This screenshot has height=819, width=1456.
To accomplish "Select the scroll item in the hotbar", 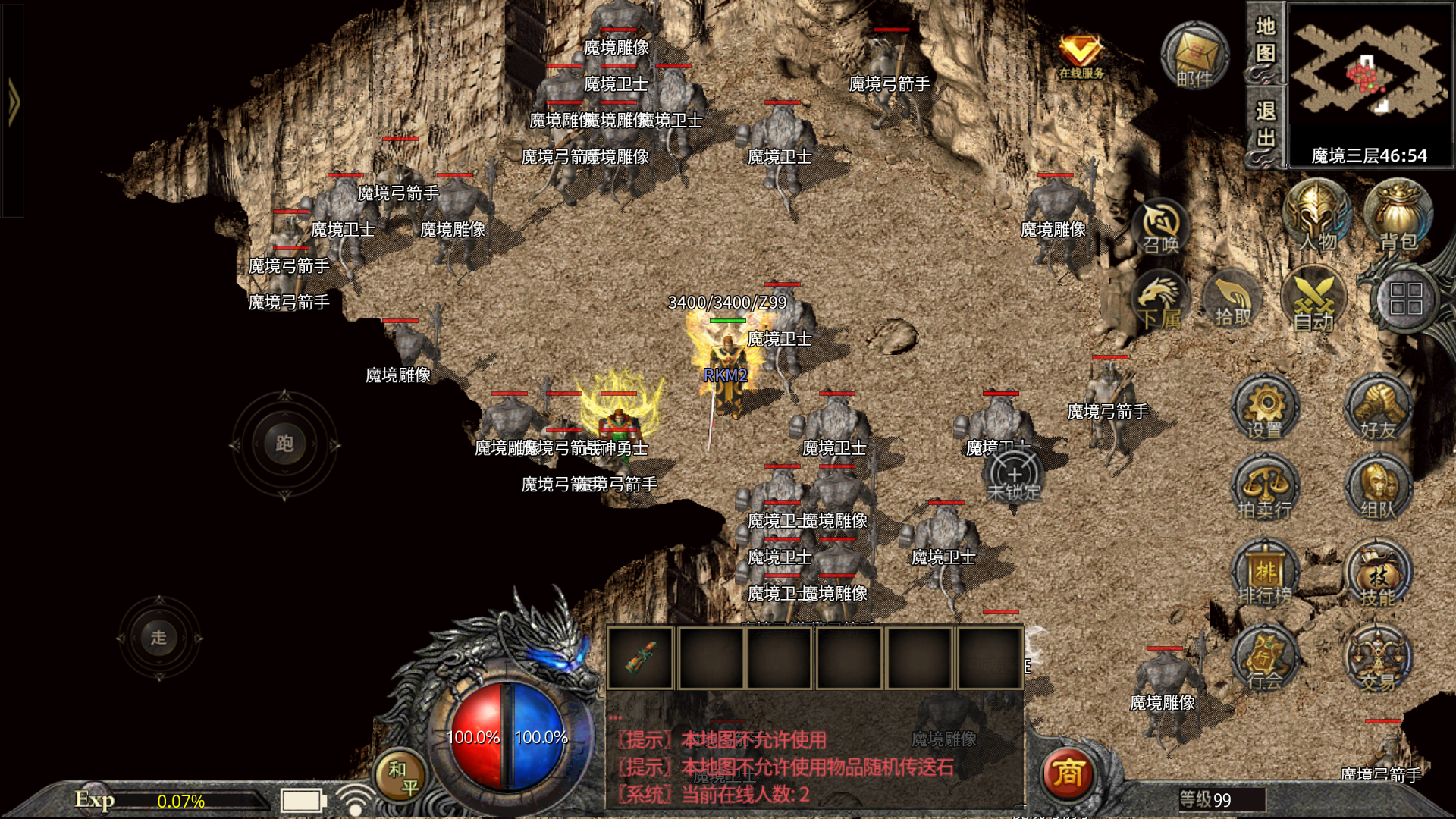I will click(x=641, y=657).
